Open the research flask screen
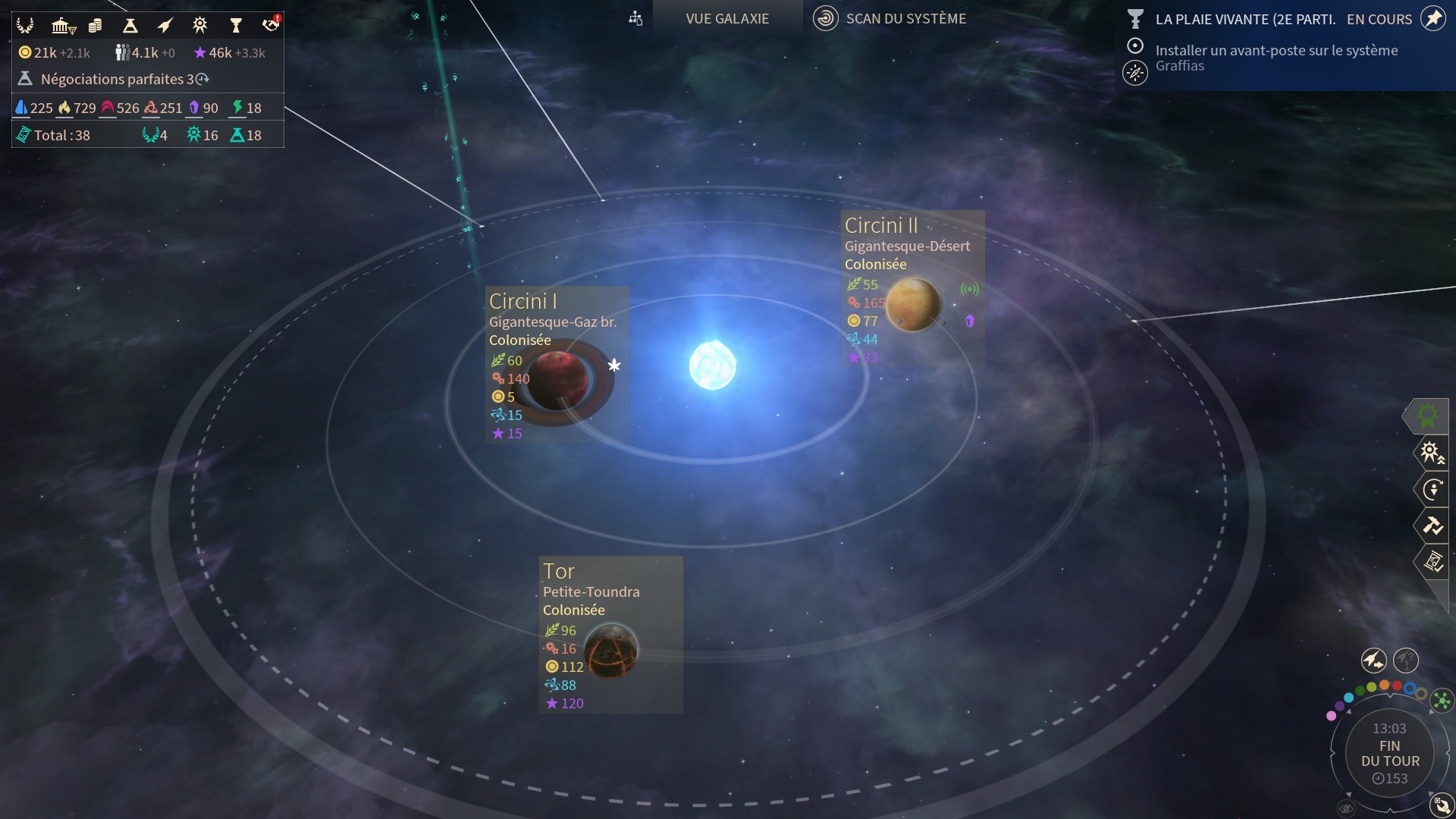This screenshot has width=1456, height=819. 130,26
